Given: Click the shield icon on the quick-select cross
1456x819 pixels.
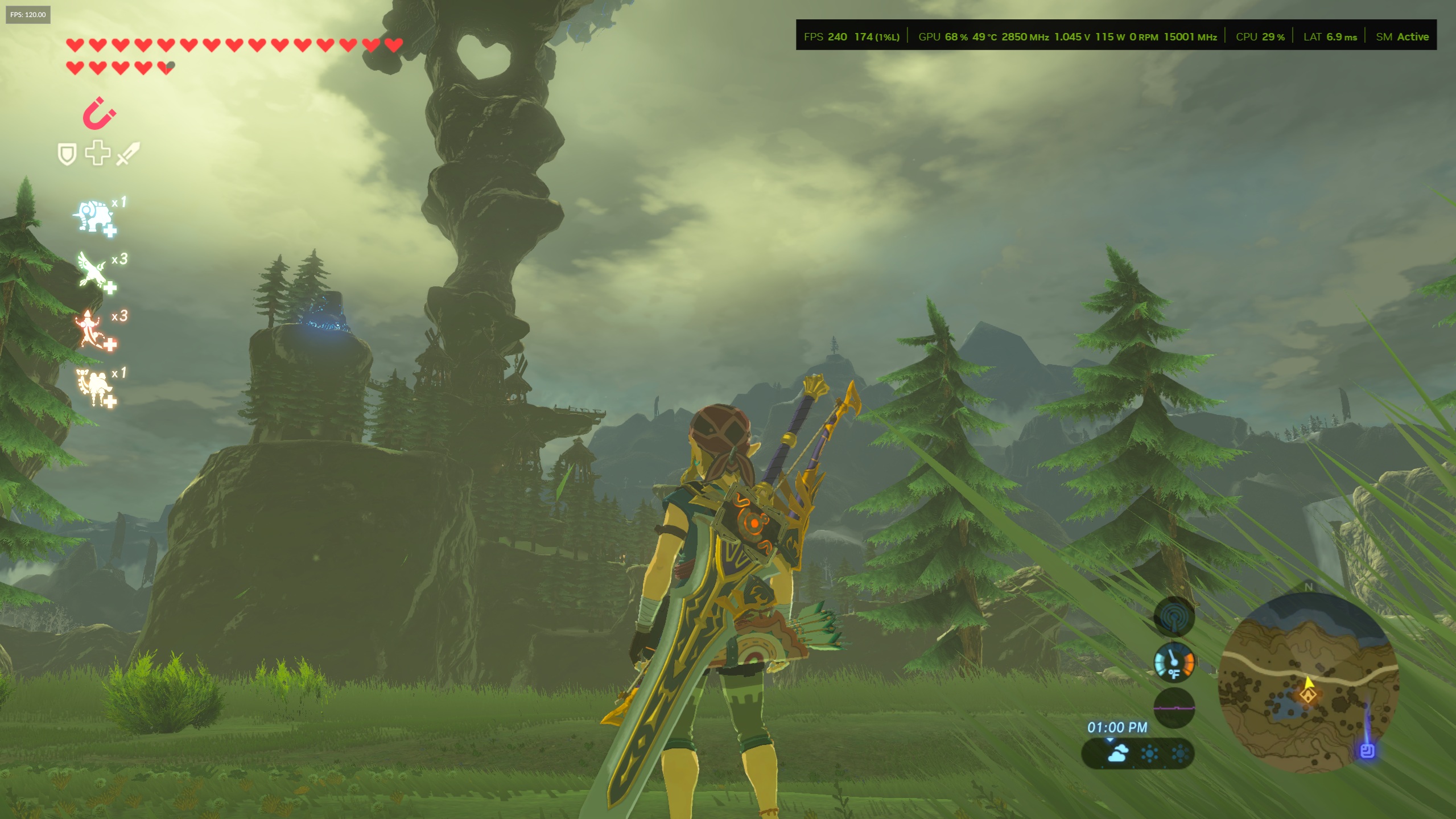Looking at the screenshot, I should [67, 154].
